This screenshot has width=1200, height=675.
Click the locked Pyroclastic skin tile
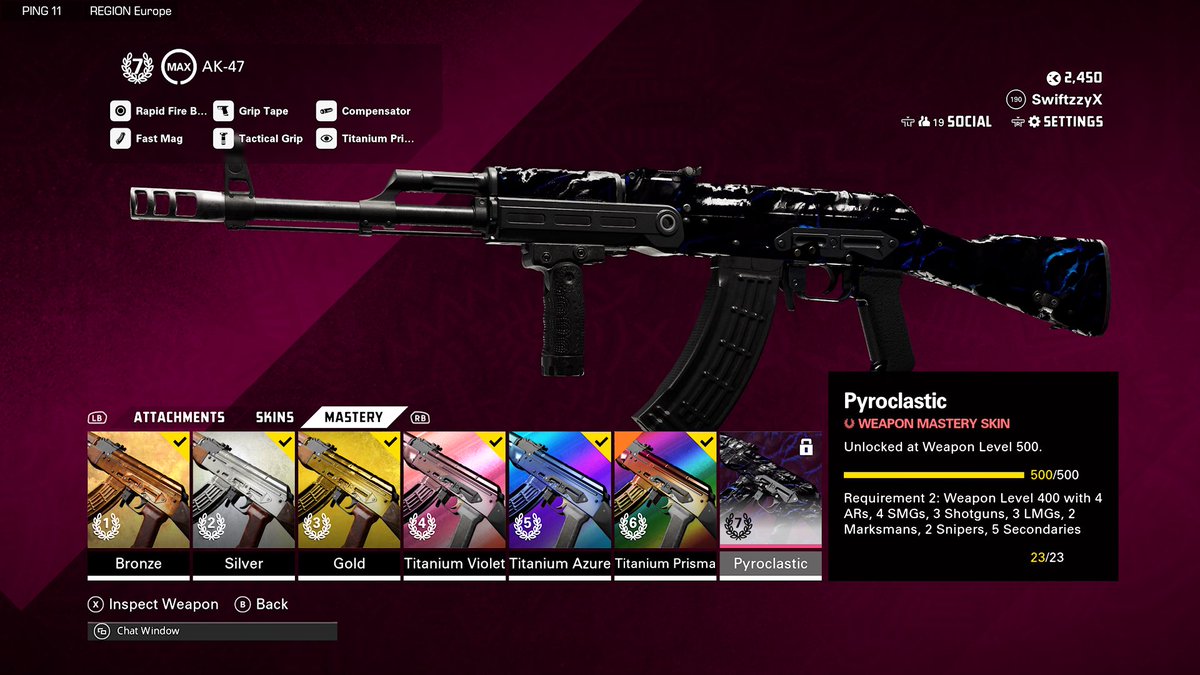click(770, 493)
